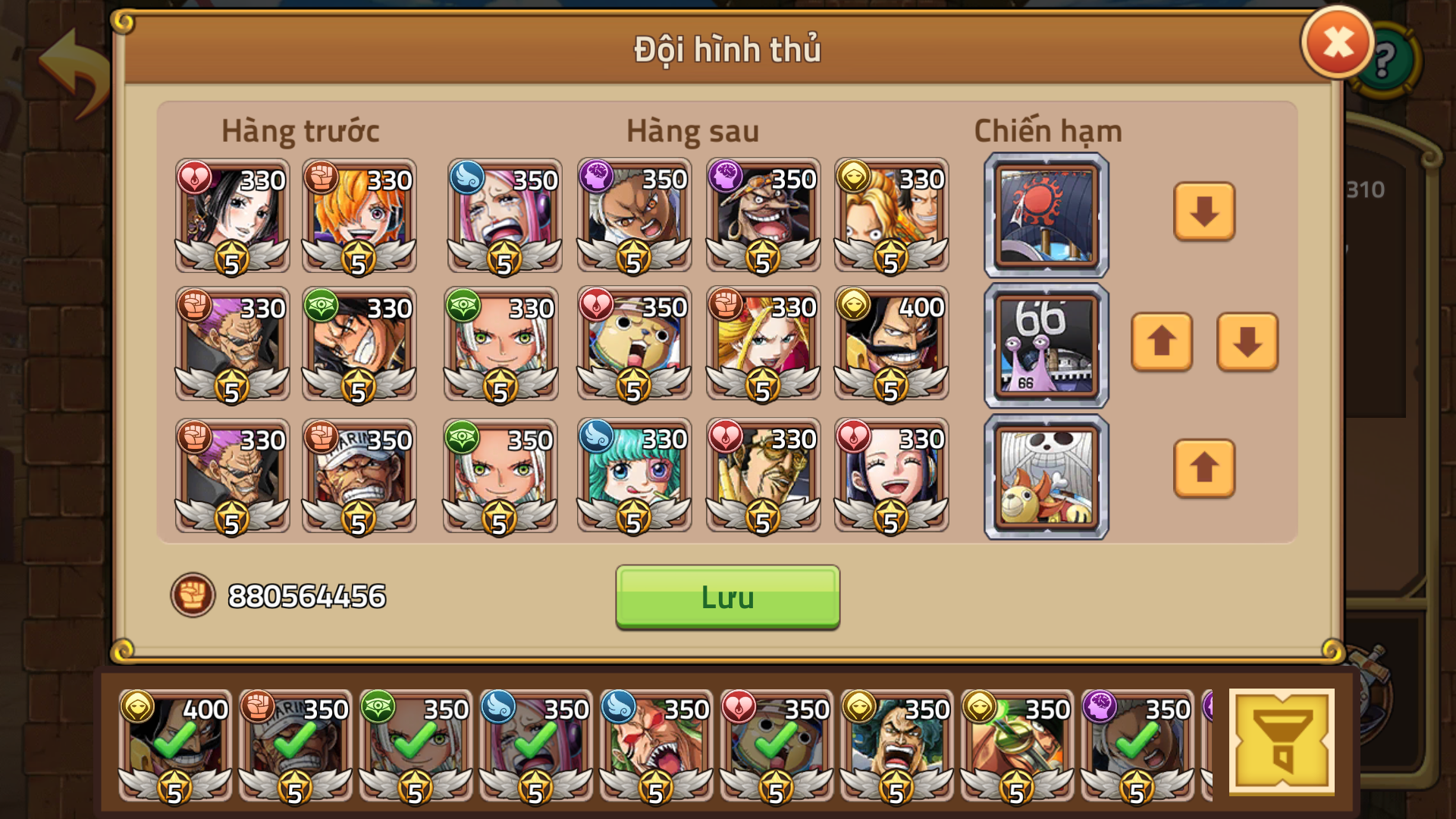Screen dimensions: 1456x819
Task: Select the Chiến hạm column header
Action: 1046,129
